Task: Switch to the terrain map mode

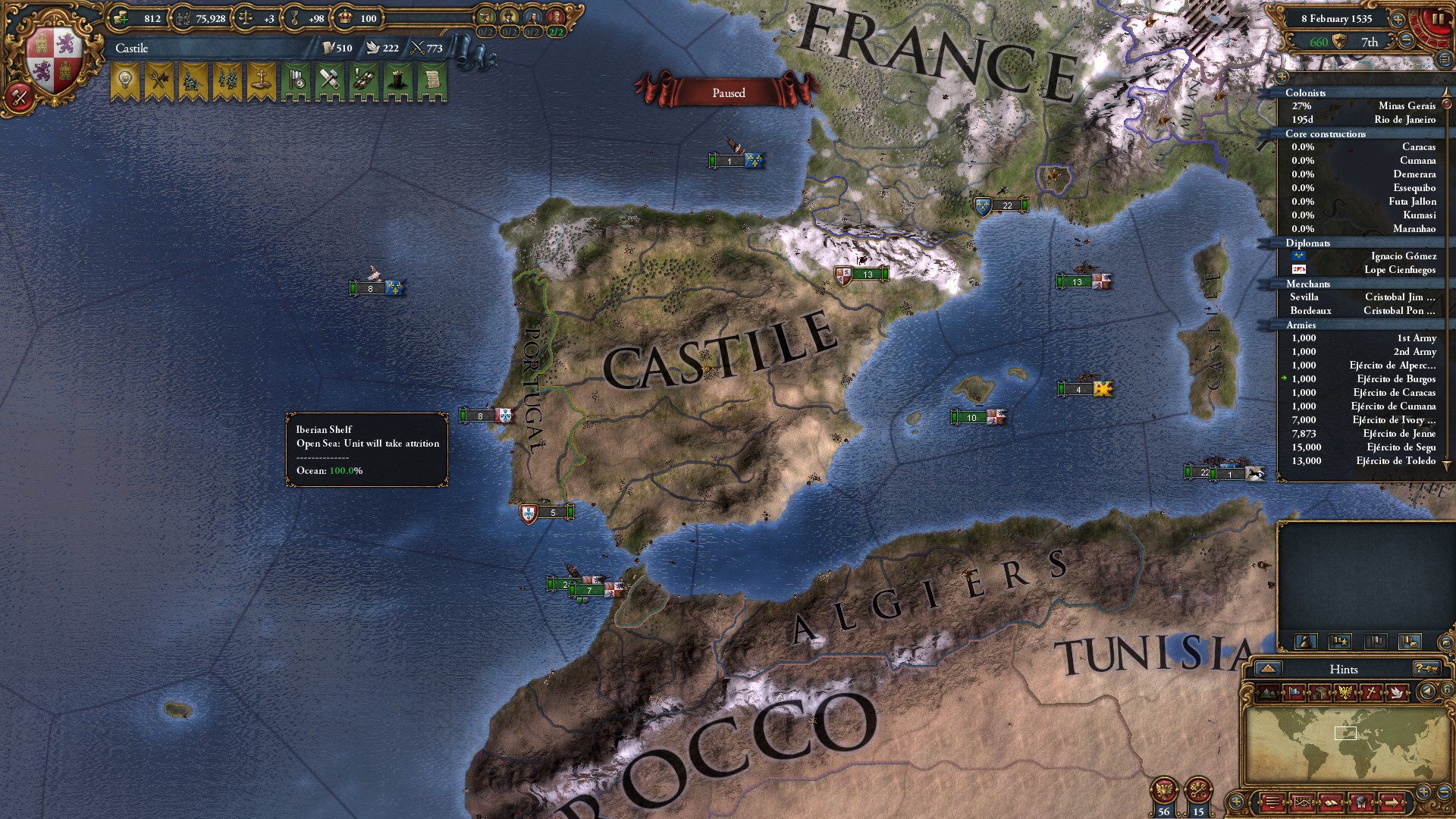Action: click(1269, 692)
